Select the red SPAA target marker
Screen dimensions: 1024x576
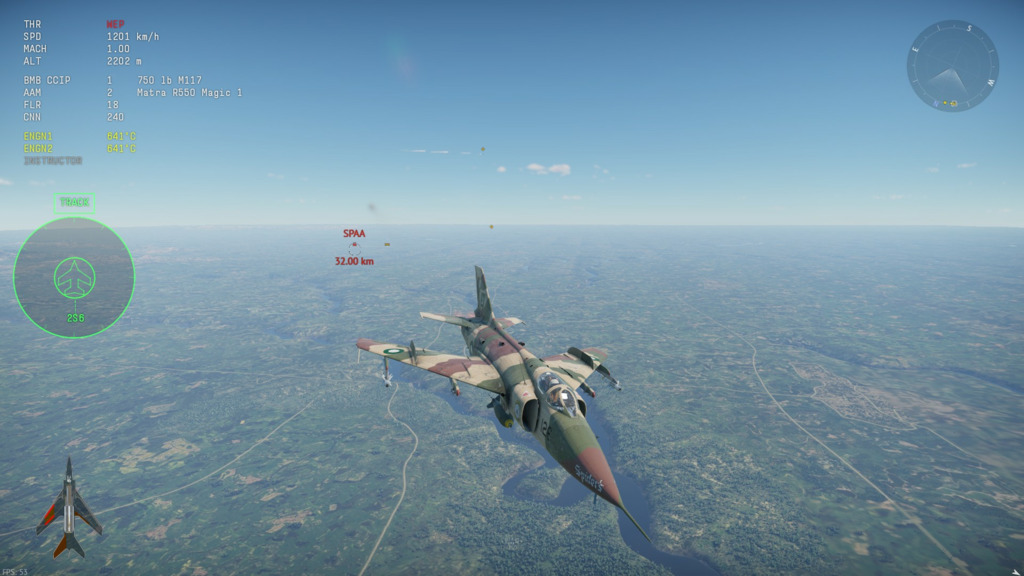tap(354, 245)
